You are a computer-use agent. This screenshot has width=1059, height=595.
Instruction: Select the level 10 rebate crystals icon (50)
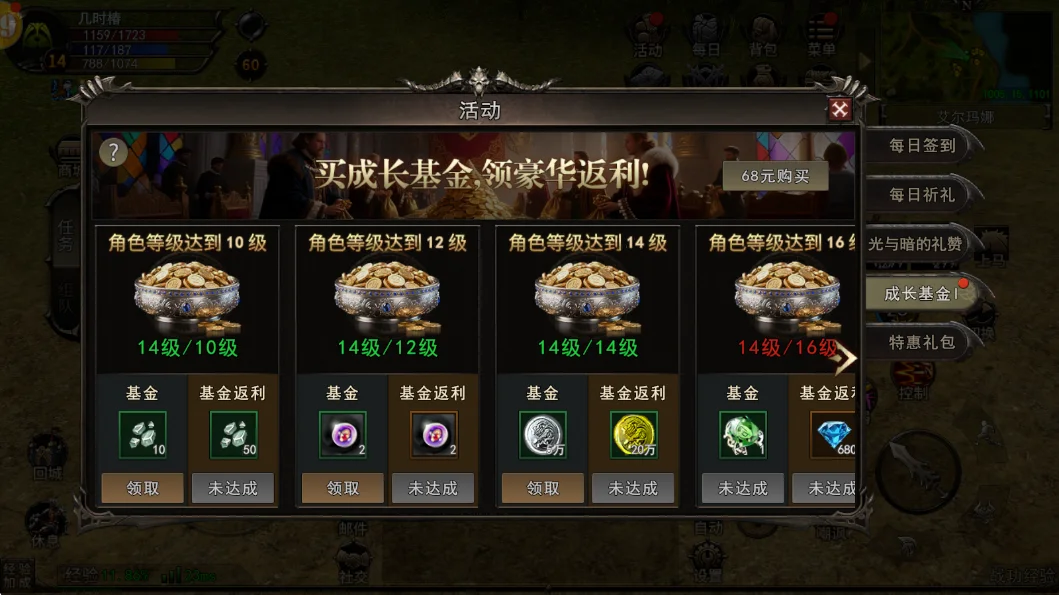pos(233,435)
